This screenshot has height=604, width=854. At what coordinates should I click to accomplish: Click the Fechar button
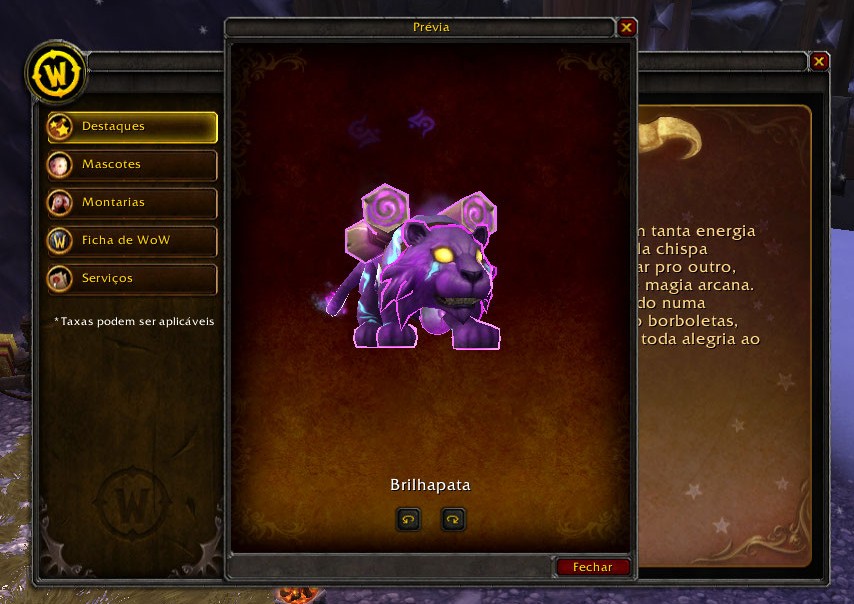point(593,567)
